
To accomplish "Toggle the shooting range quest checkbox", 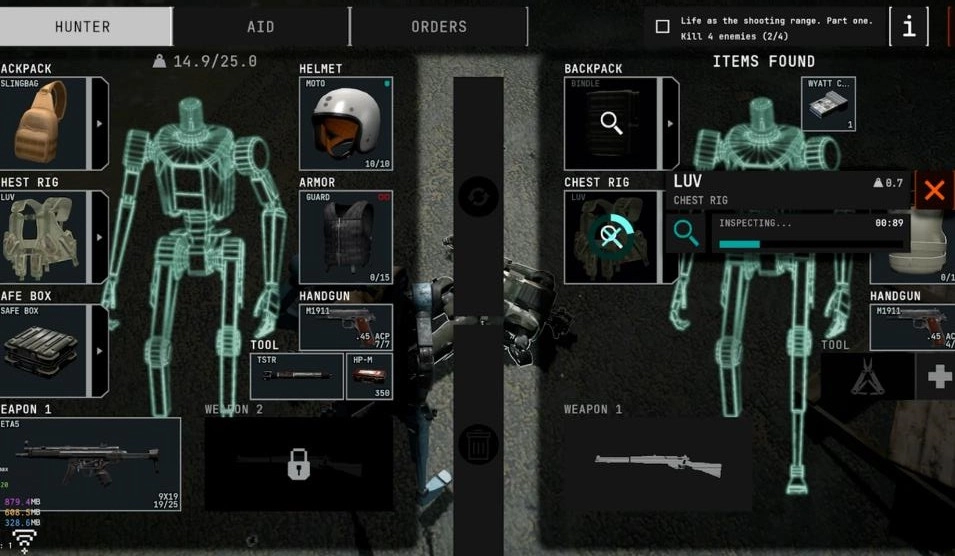I will click(662, 27).
